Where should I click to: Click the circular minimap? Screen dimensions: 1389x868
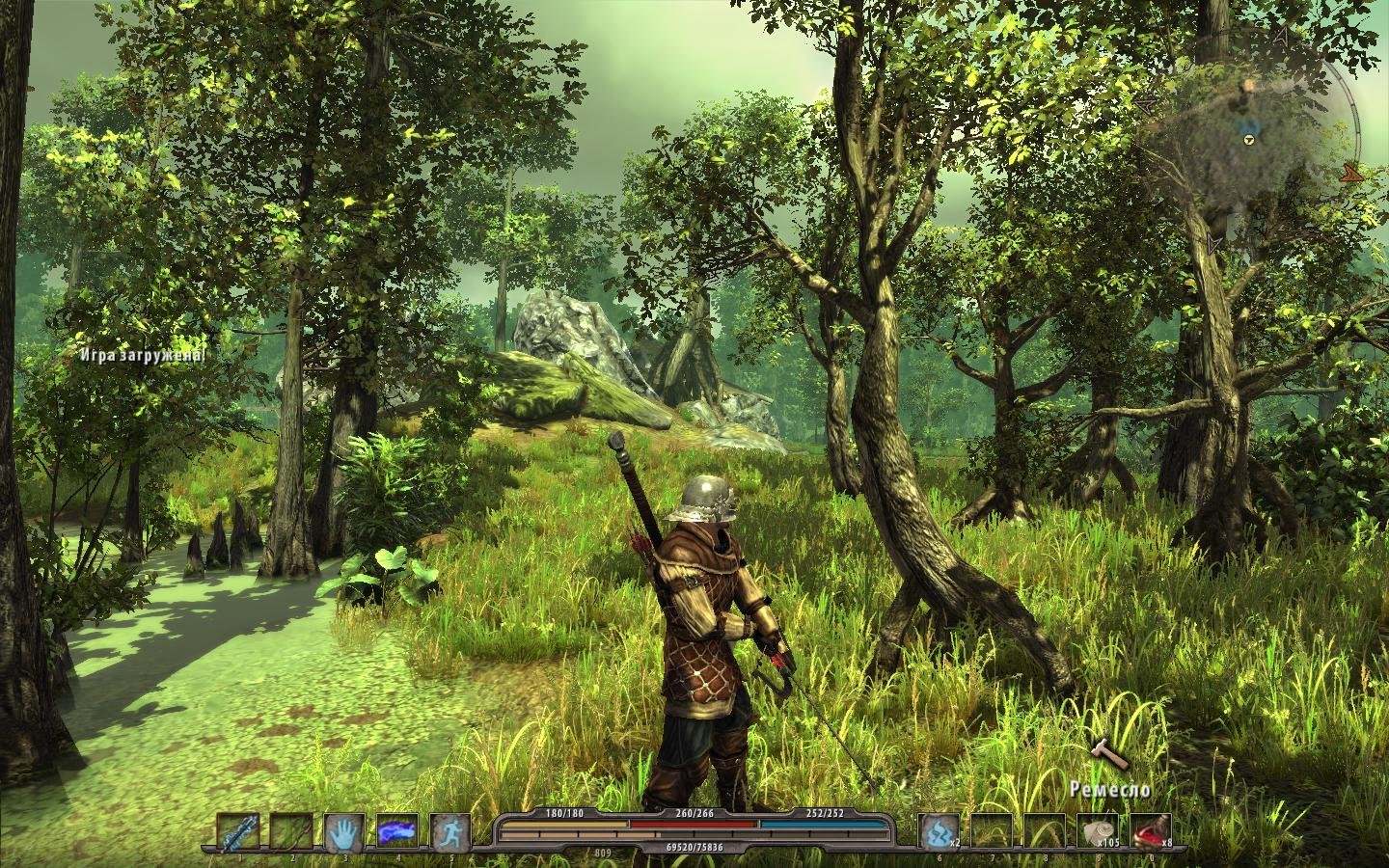[1249, 140]
